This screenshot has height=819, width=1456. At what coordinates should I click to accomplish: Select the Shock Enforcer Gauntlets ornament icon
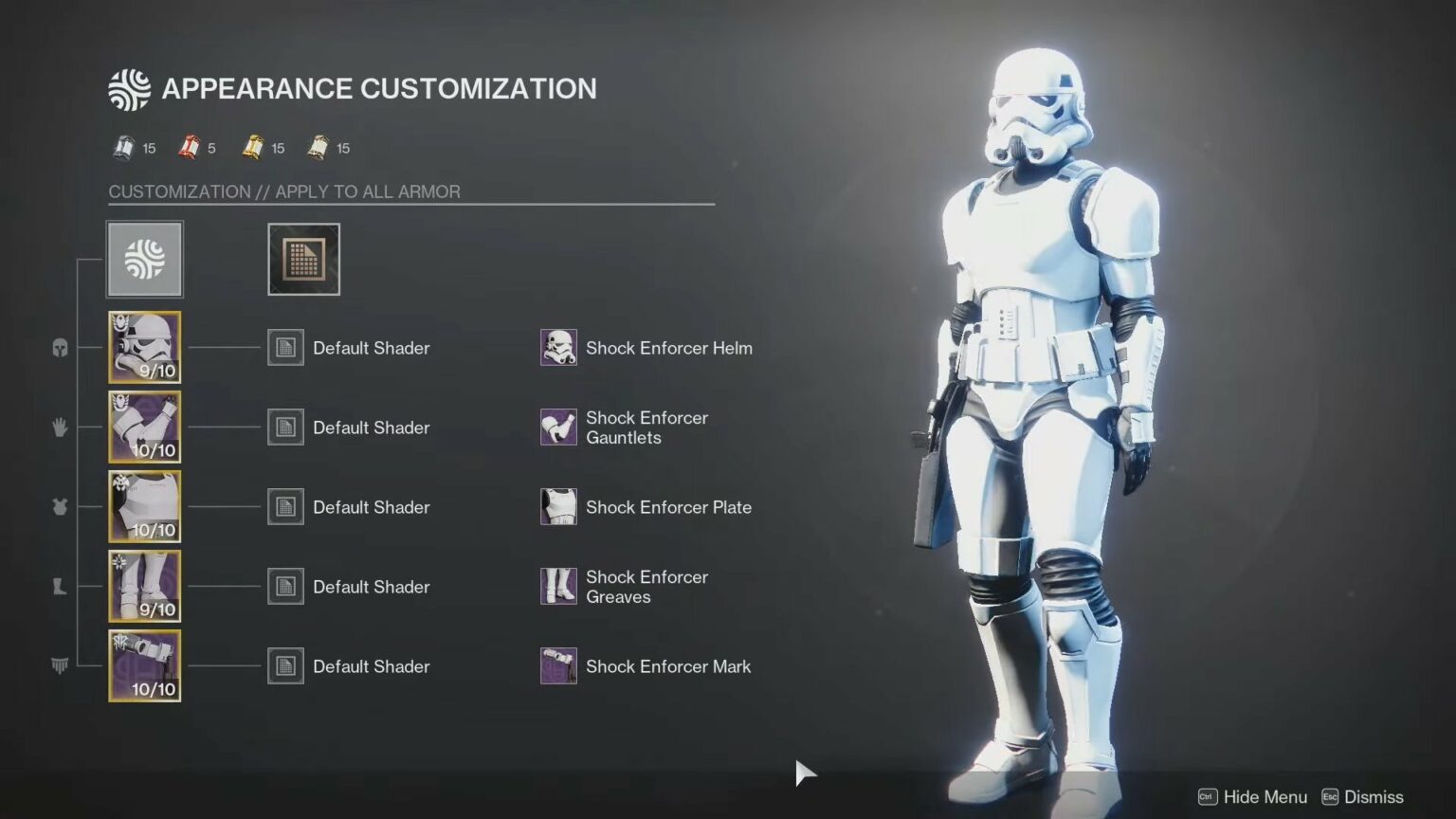(558, 428)
